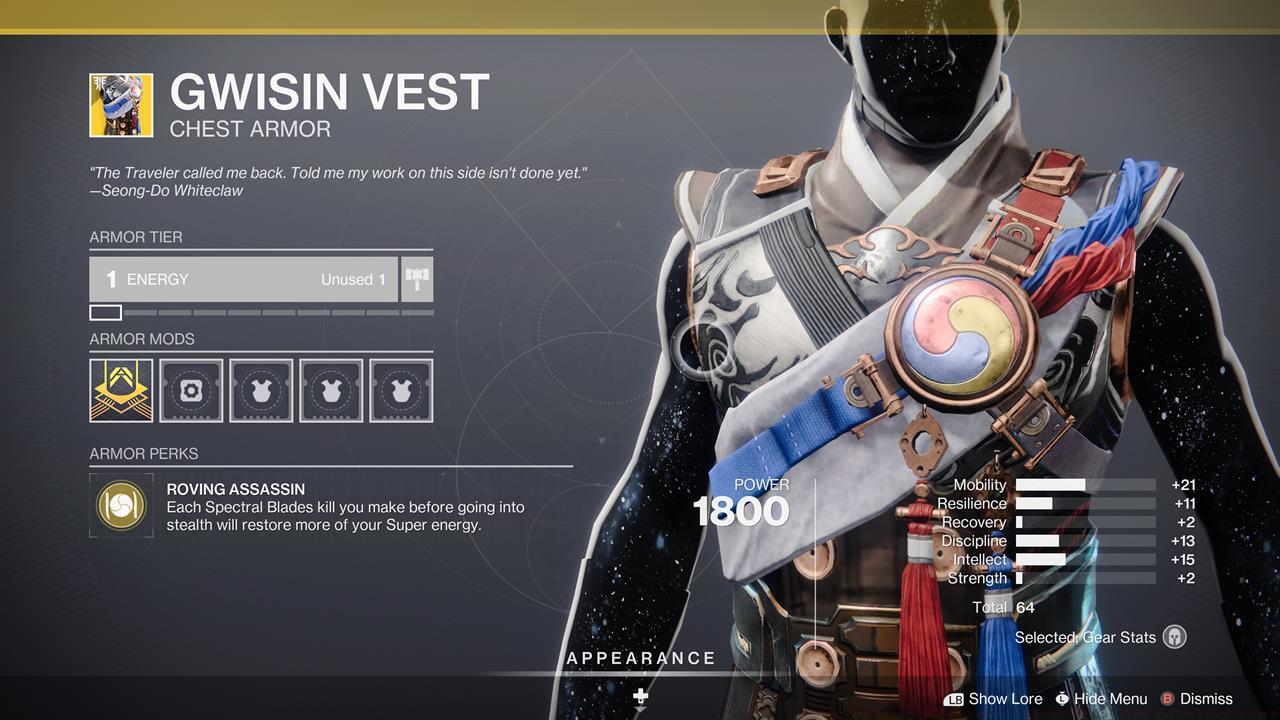Switch to the Appearance tab
Viewport: 1280px width, 720px height.
[641, 658]
